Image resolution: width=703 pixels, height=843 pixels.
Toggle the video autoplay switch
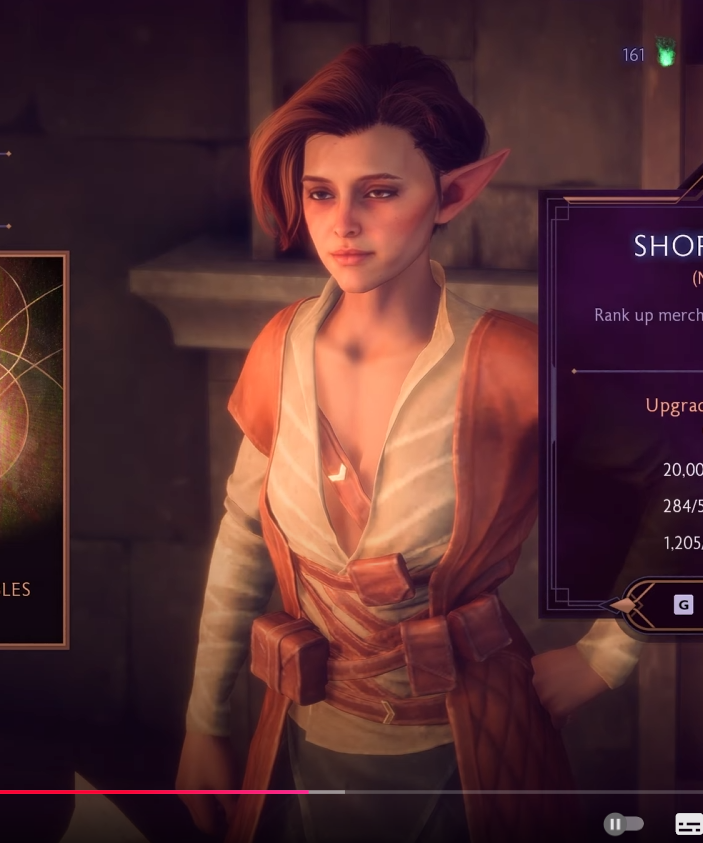(623, 824)
